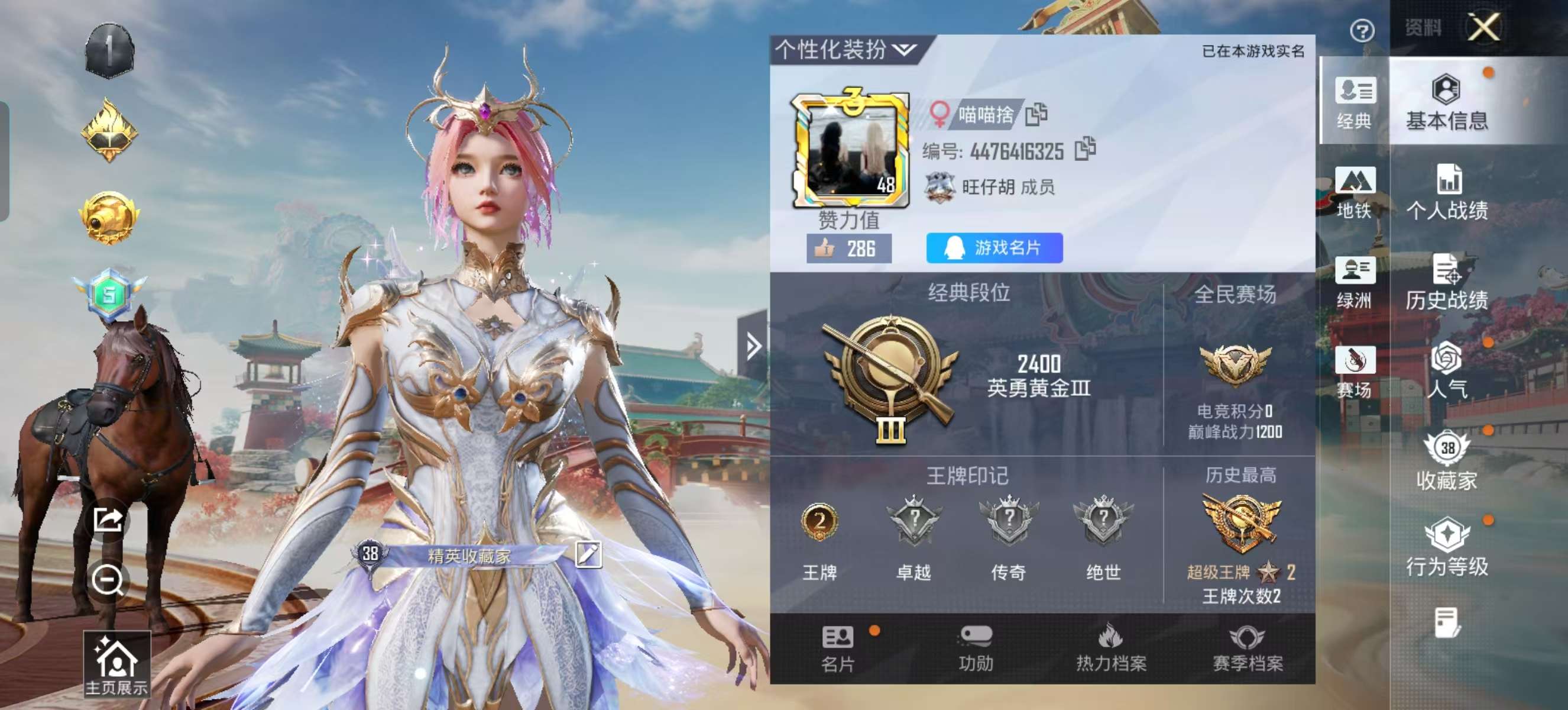Expand the 个性化装扮 dropdown
The image size is (1568, 710).
pos(905,50)
